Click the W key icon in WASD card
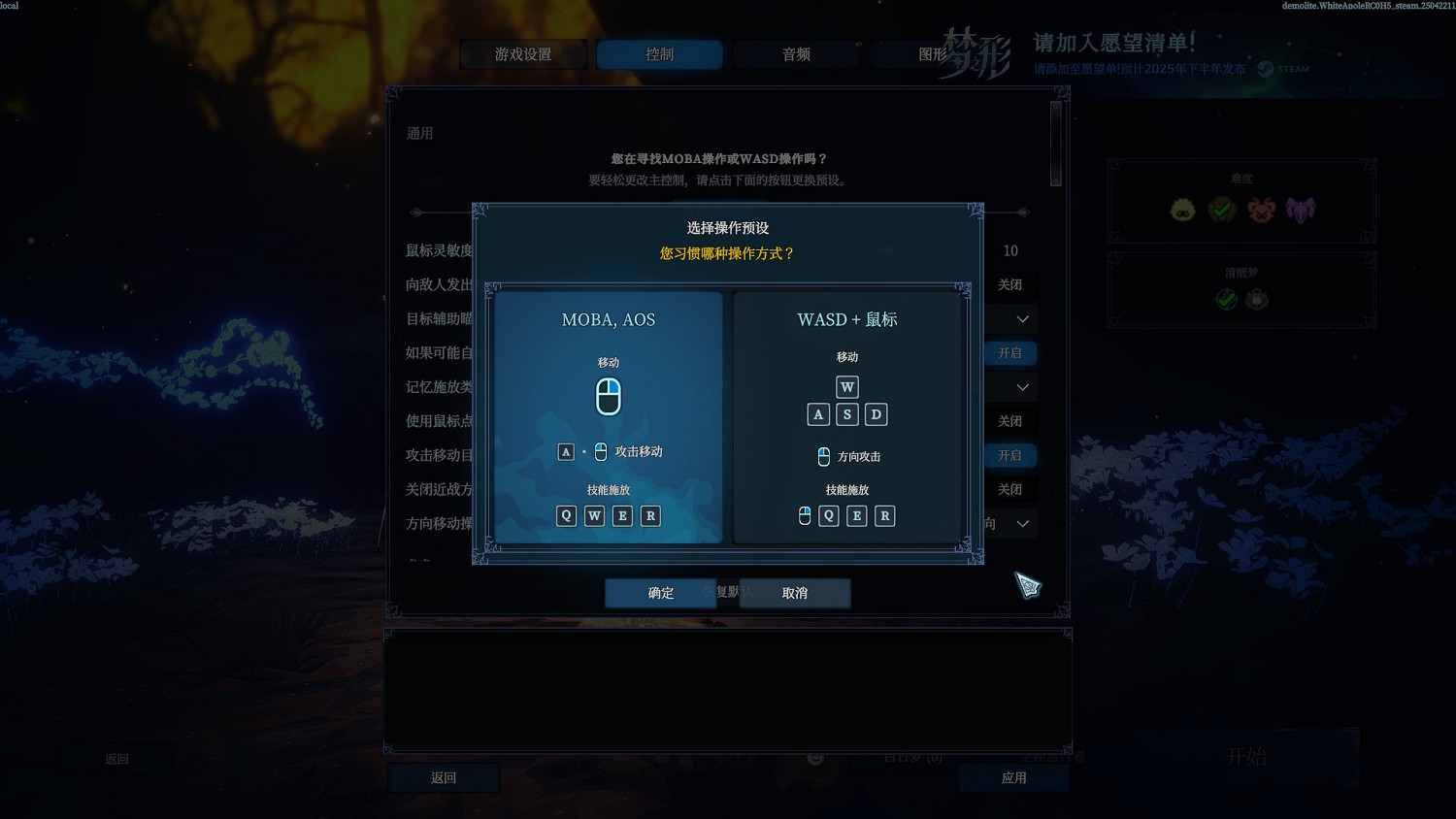This screenshot has height=819, width=1456. point(846,386)
